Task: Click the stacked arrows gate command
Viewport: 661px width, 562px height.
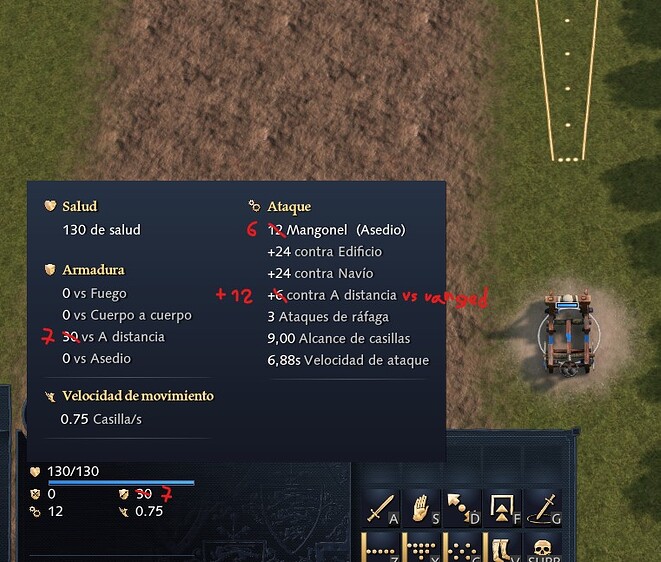Action: point(502,508)
